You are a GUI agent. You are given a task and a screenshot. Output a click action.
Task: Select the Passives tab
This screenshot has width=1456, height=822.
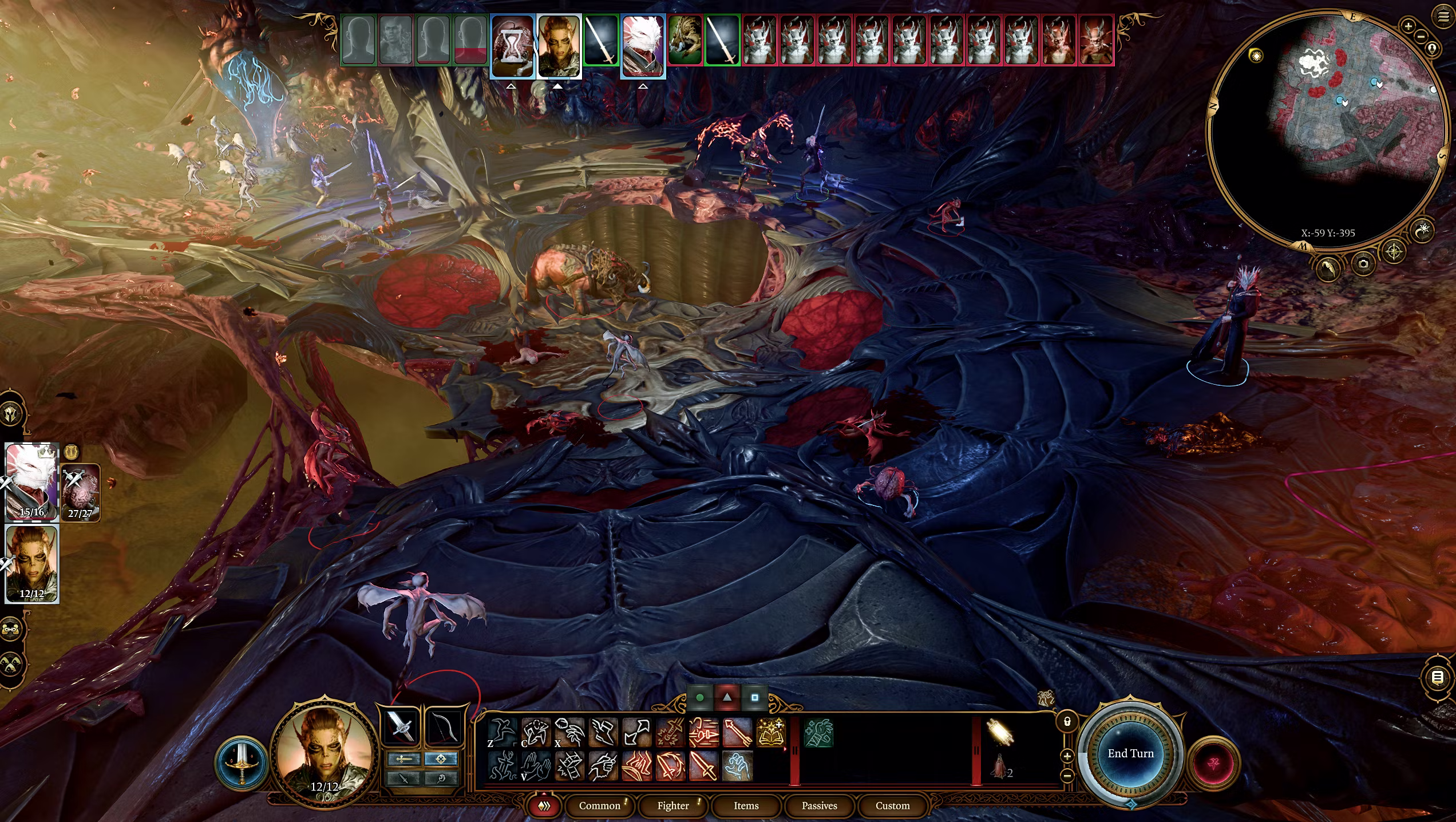[819, 805]
